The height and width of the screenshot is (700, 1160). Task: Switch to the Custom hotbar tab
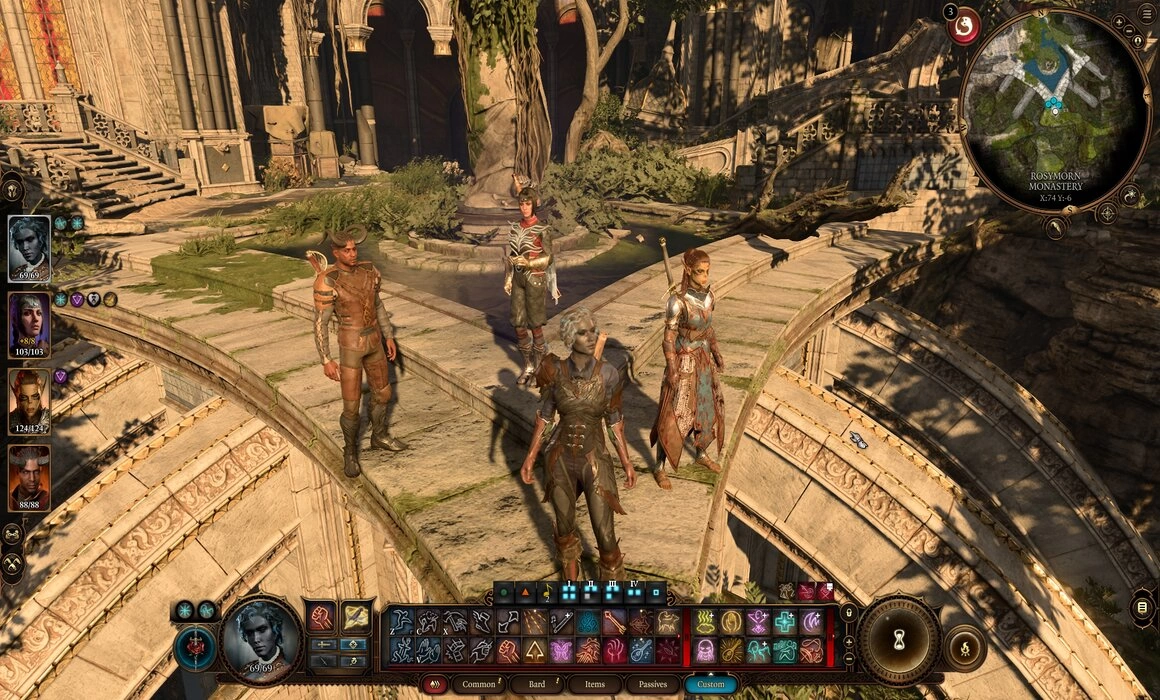710,685
